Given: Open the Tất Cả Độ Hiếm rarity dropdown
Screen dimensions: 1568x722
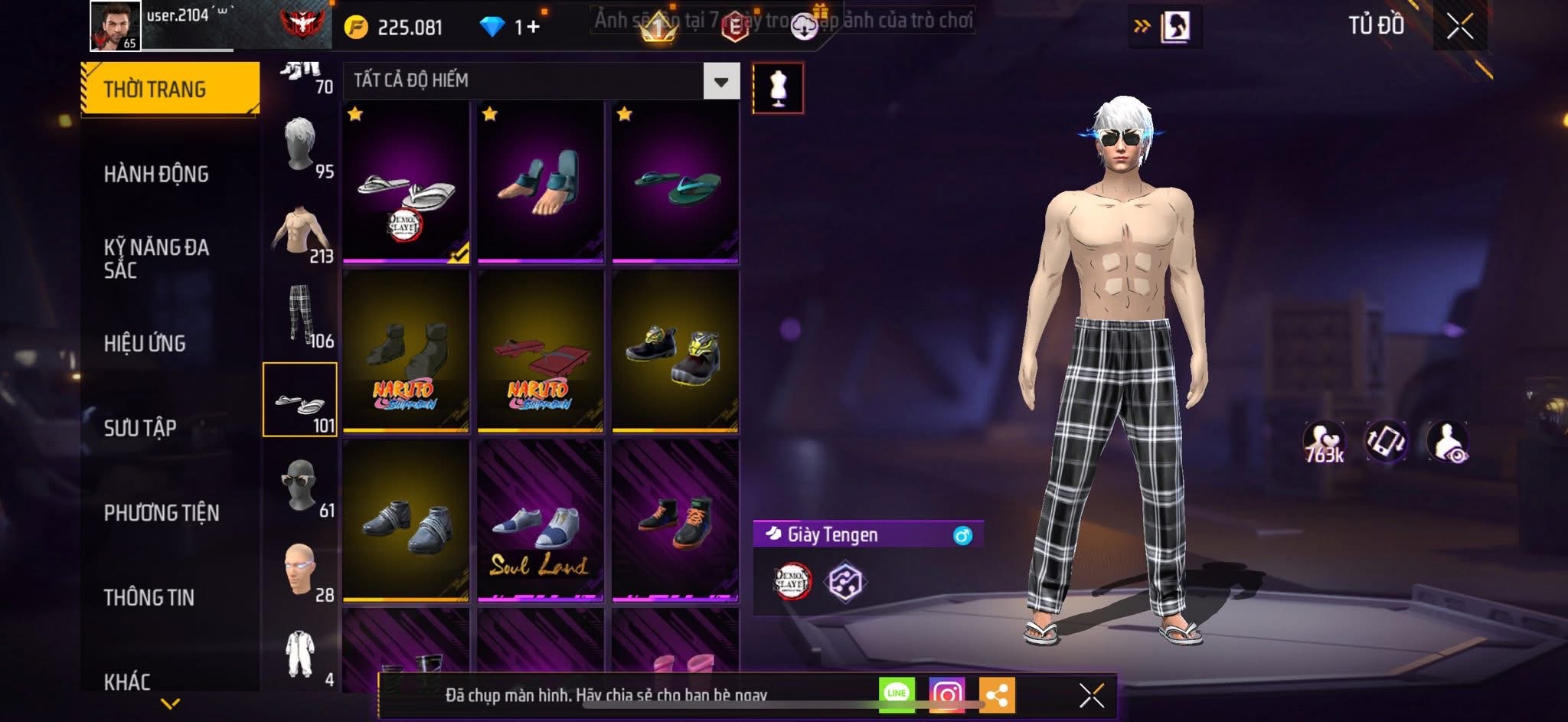Looking at the screenshot, I should pyautogui.click(x=720, y=81).
